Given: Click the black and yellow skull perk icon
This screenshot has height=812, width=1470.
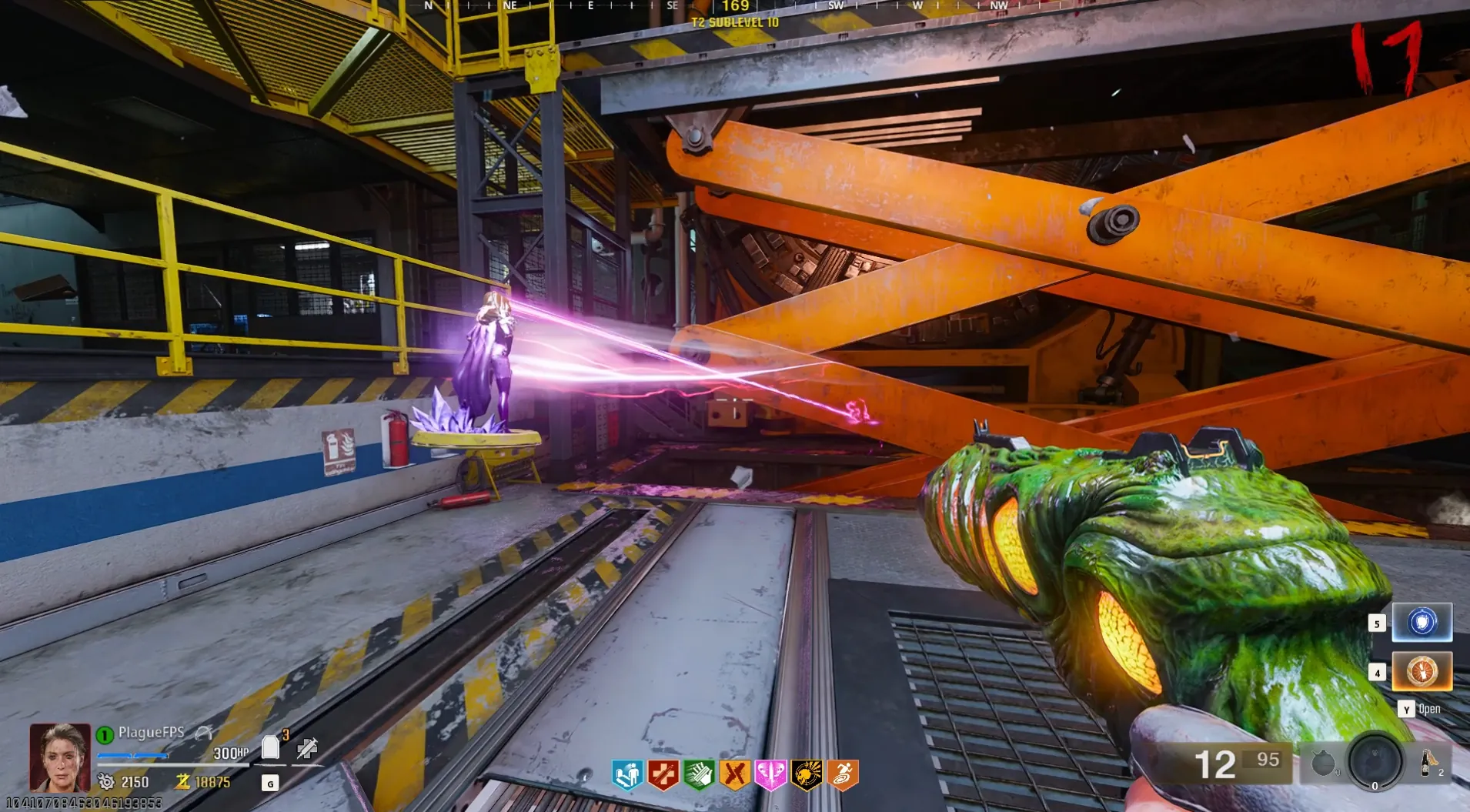Looking at the screenshot, I should (x=806, y=774).
